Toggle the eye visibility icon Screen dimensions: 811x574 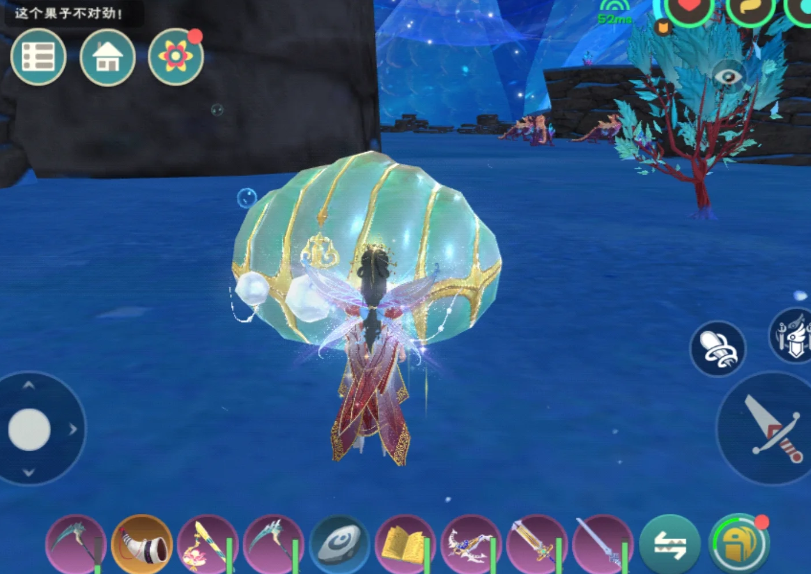coord(729,75)
